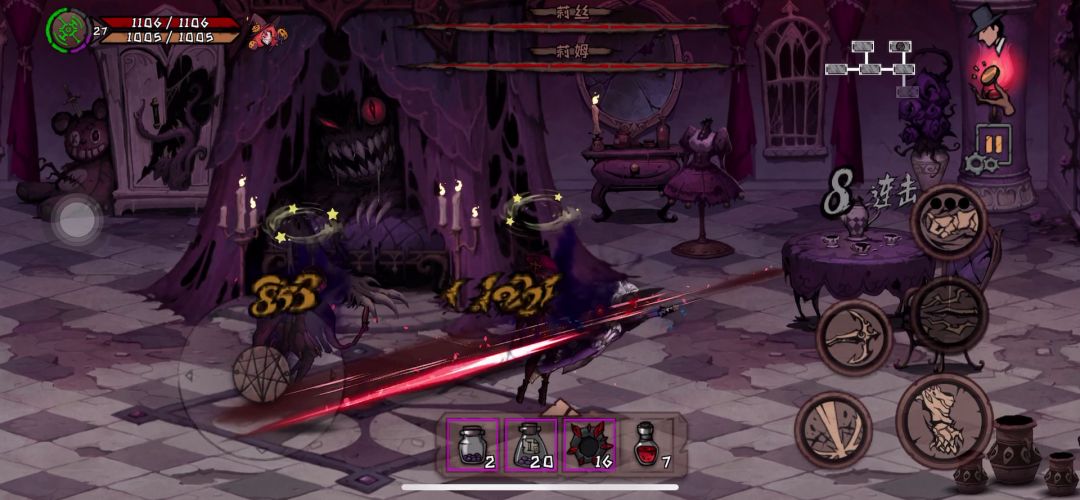1080x500 pixels.
Task: Use the cracked ground smash skill
Action: pos(948,315)
